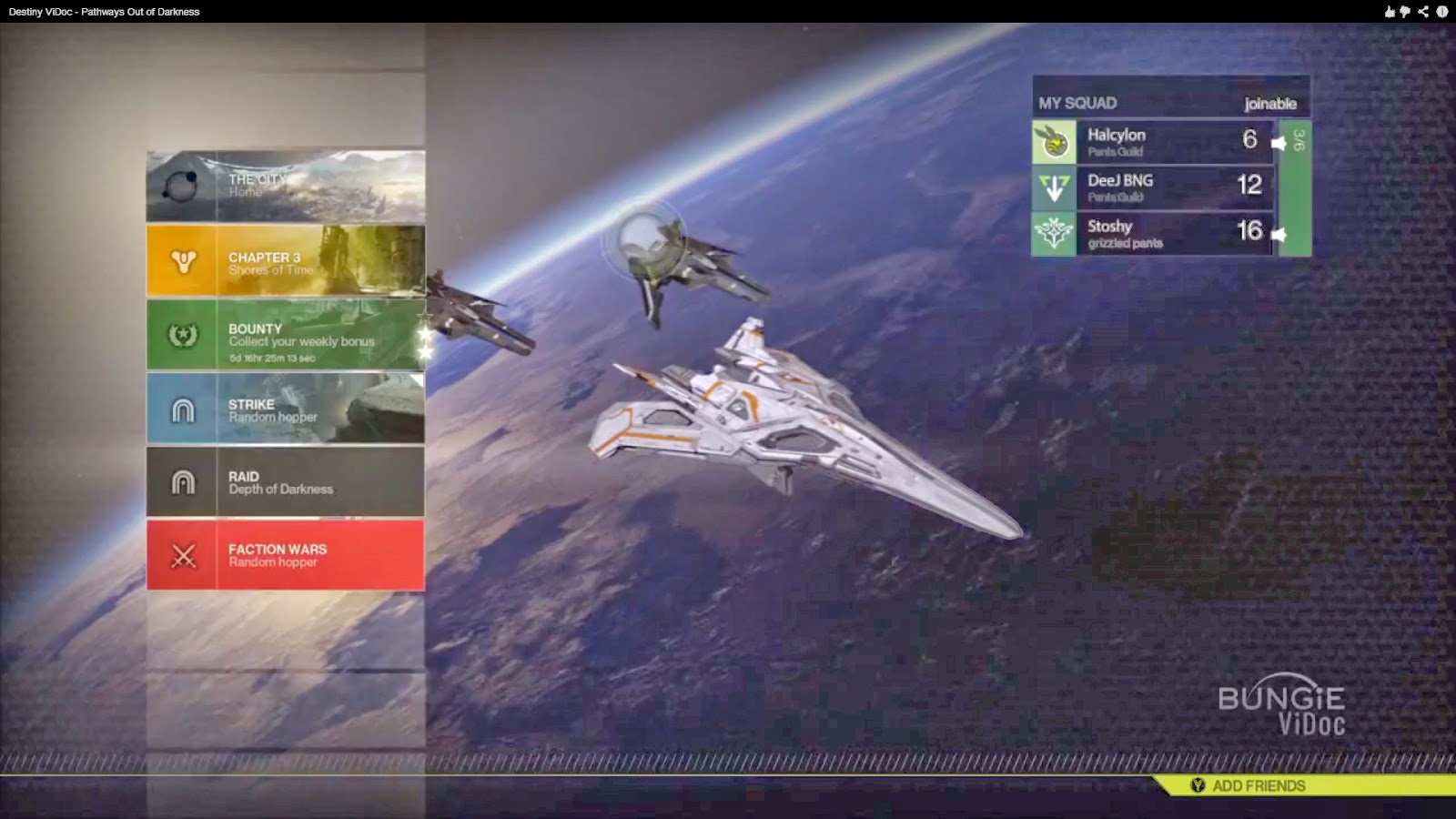Select the Faction Wars crossed-swords icon
The image size is (1456, 819).
185,556
